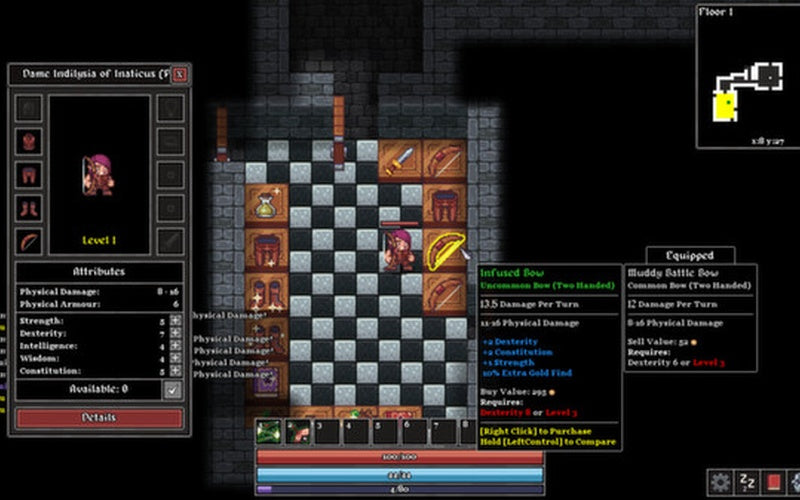Add a point to Wisdom

click(x=175, y=358)
